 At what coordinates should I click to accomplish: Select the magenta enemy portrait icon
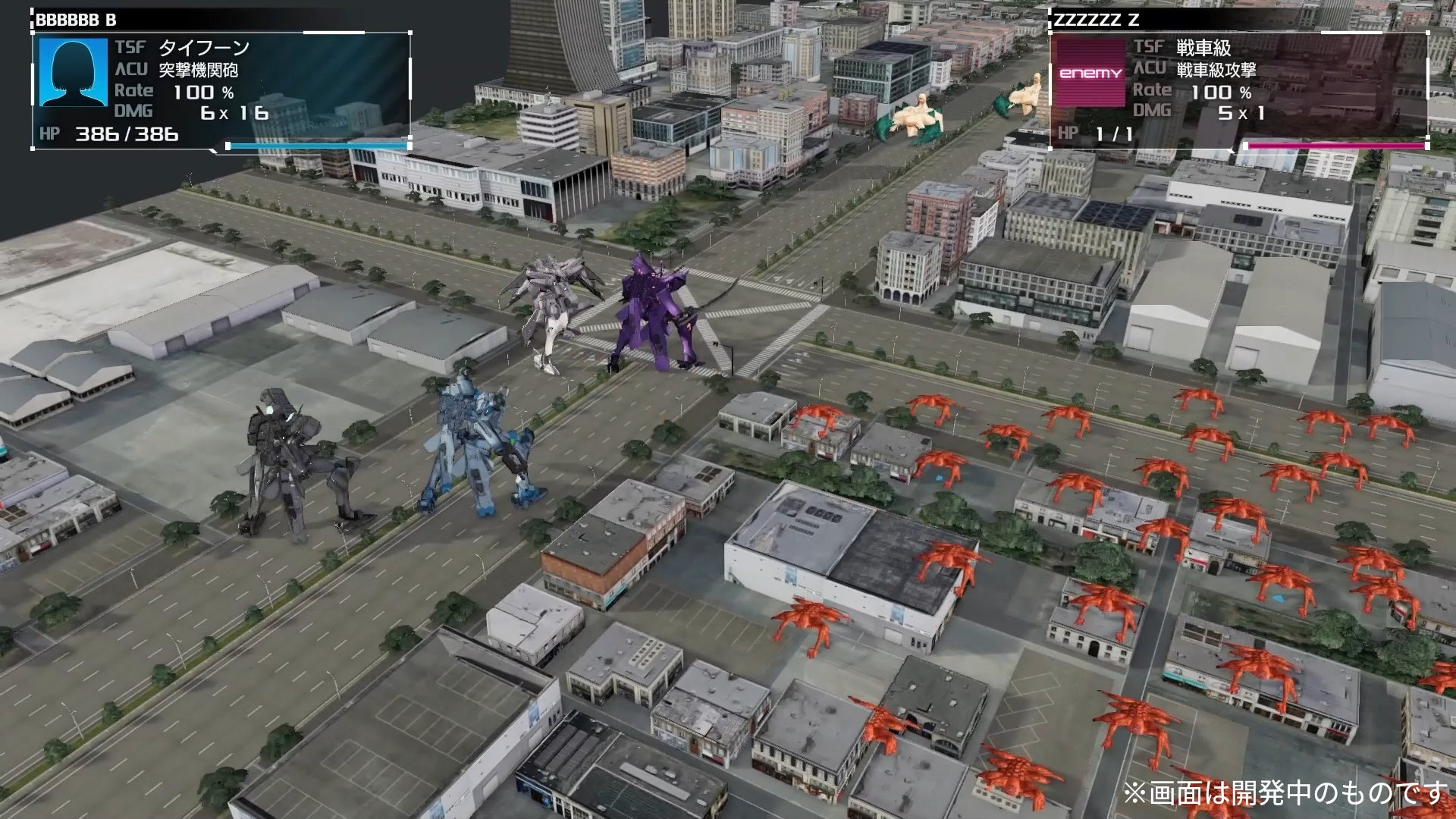tap(1090, 74)
